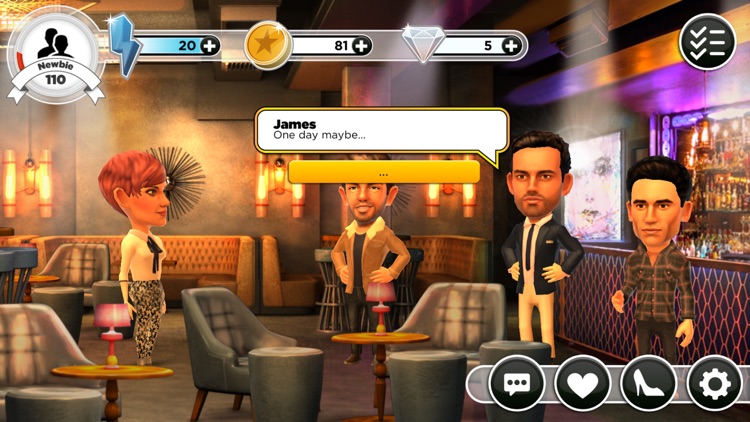
Task: Add more energy with the plus button
Action: tap(209, 45)
